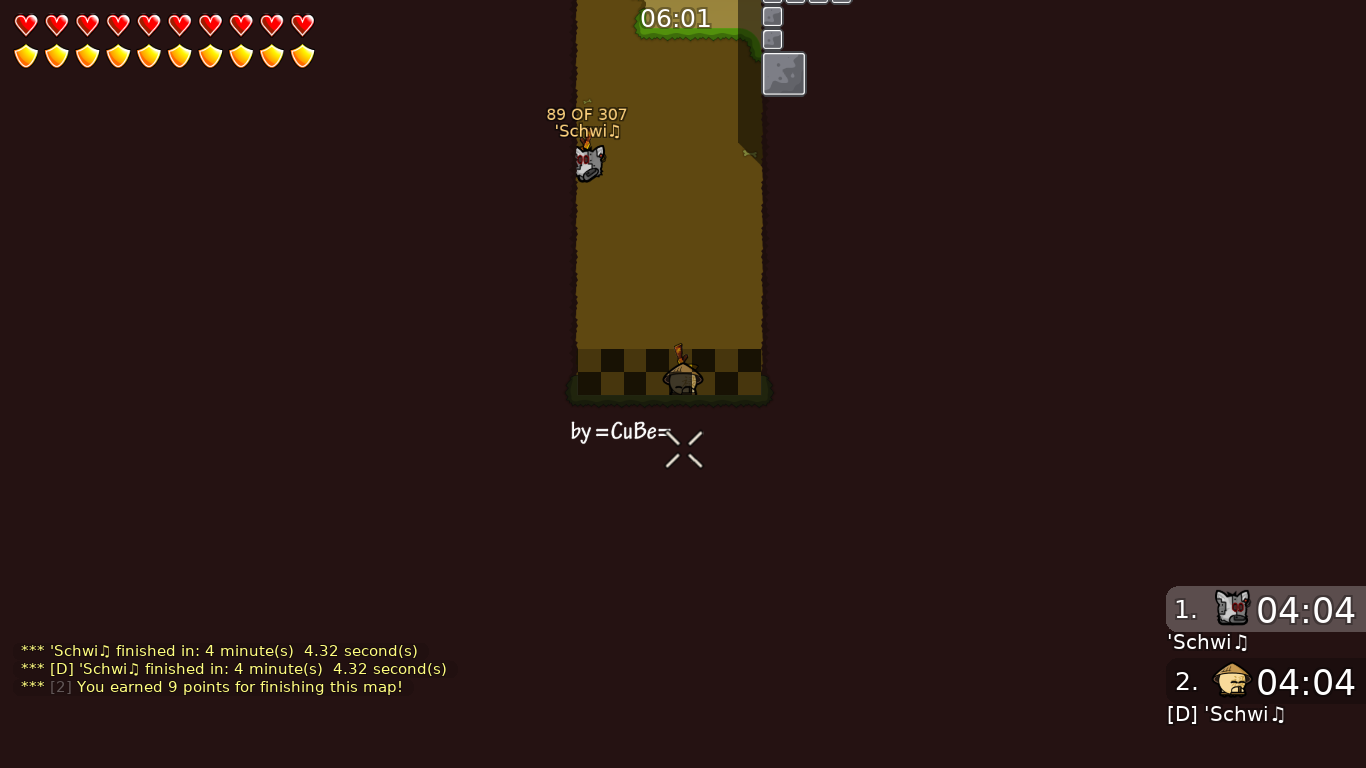The height and width of the screenshot is (768, 1366).
Task: Click the flaming tee character named 'Schwi♫
Action: [x=589, y=161]
